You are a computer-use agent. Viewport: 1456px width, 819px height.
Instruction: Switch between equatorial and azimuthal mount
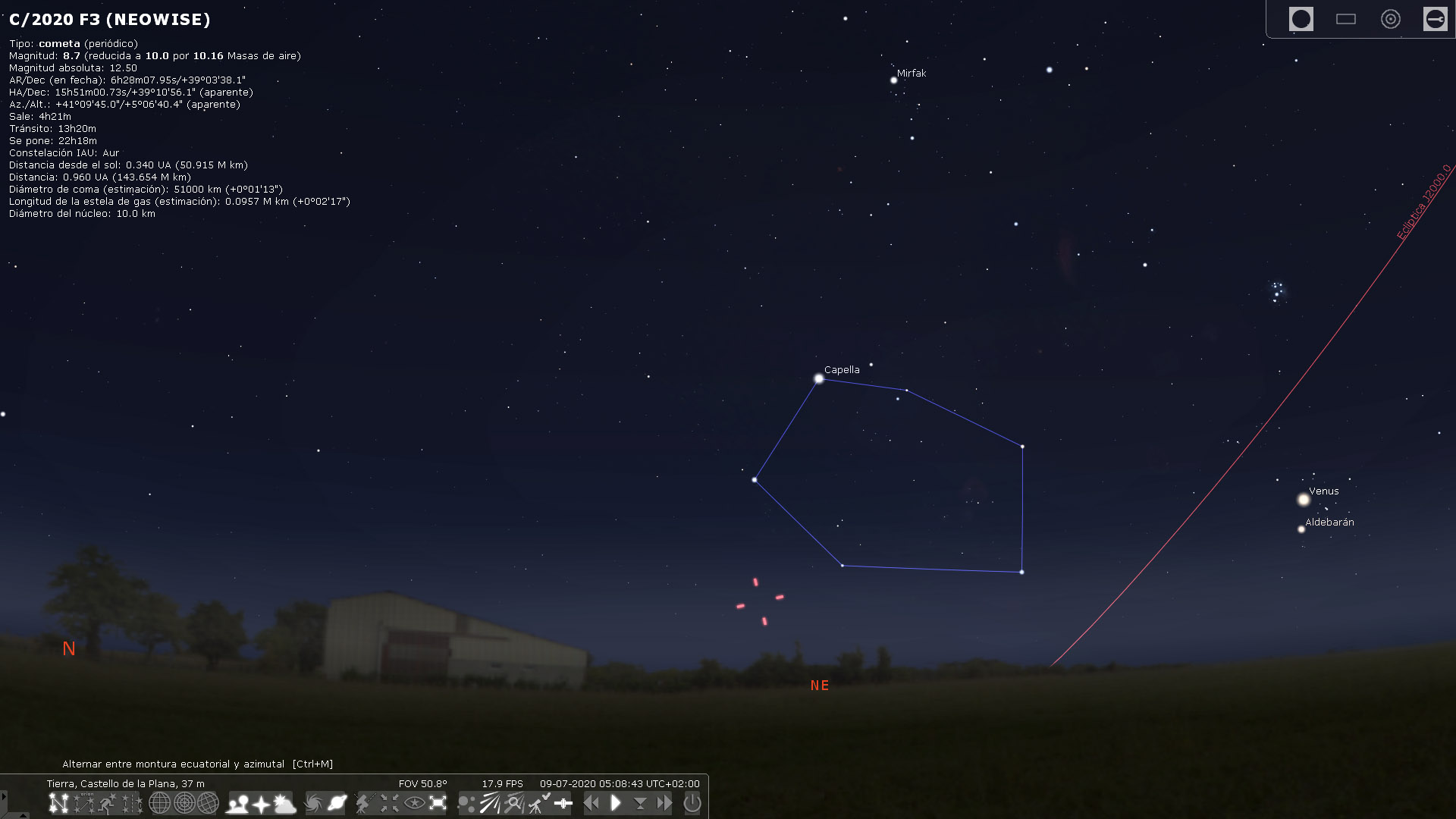363,803
